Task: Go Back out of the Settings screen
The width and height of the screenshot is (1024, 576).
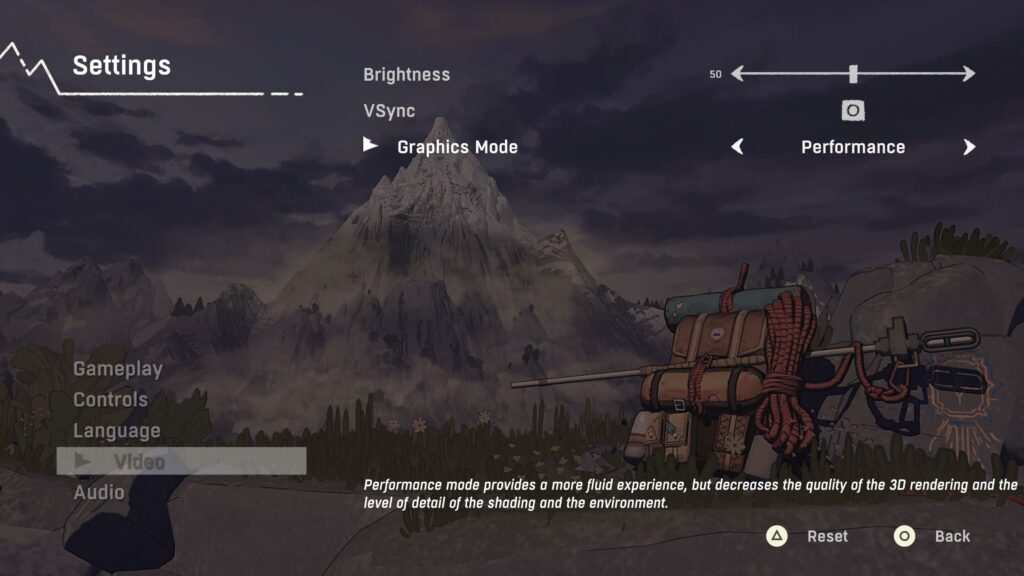Action: point(933,537)
